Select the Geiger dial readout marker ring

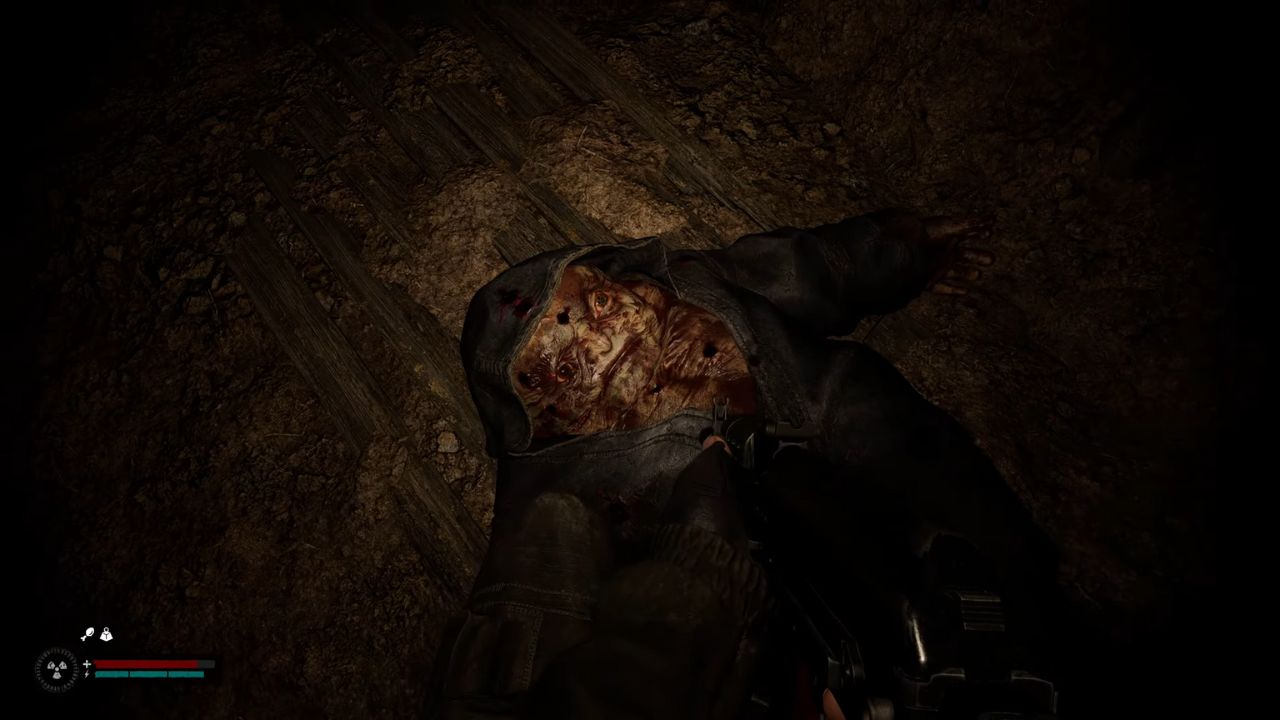(55, 651)
